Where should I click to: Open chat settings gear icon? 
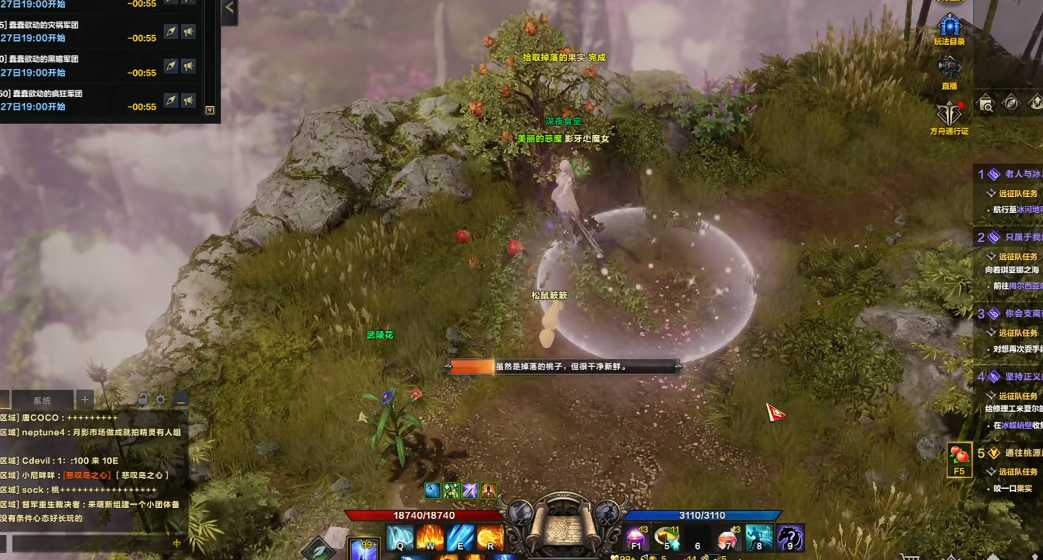coord(162,399)
